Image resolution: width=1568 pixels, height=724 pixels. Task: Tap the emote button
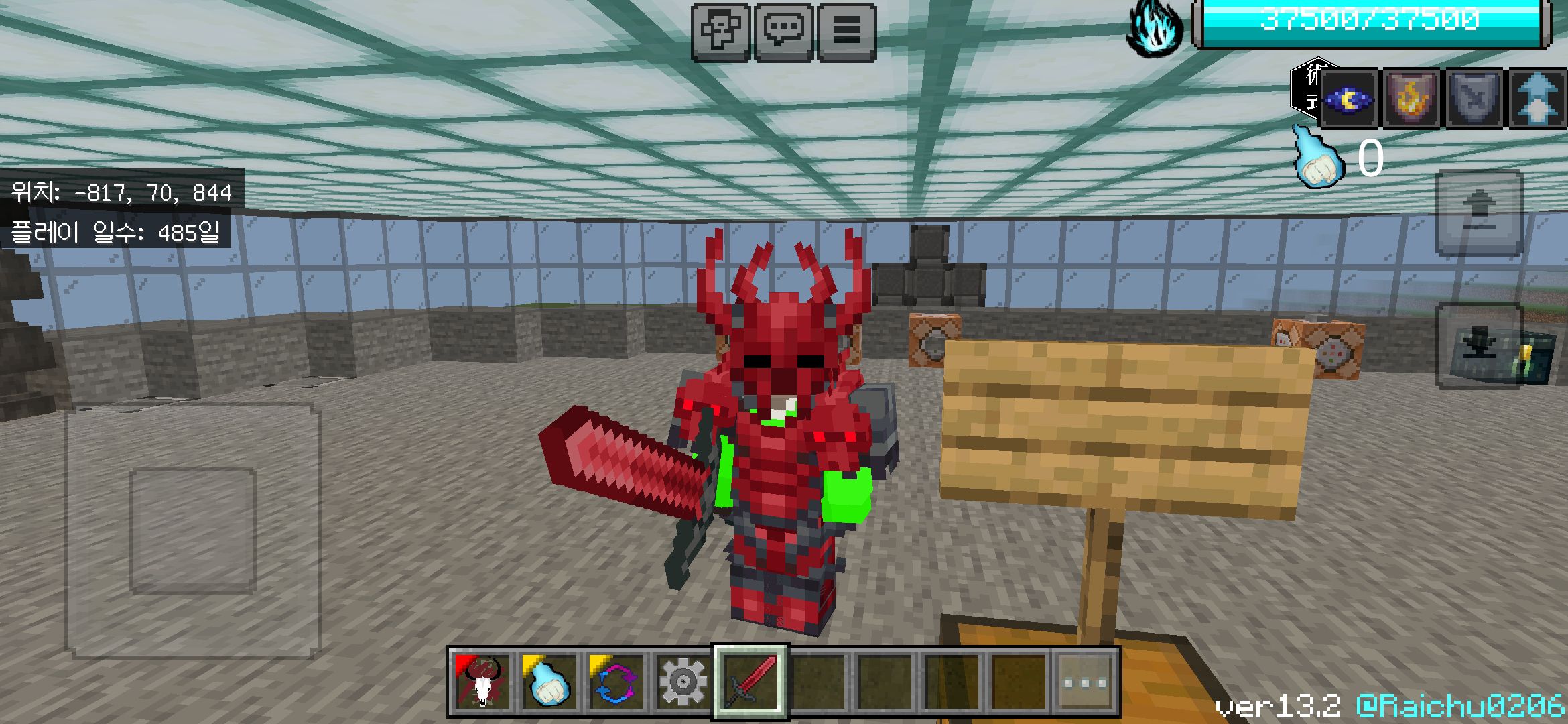pos(720,31)
